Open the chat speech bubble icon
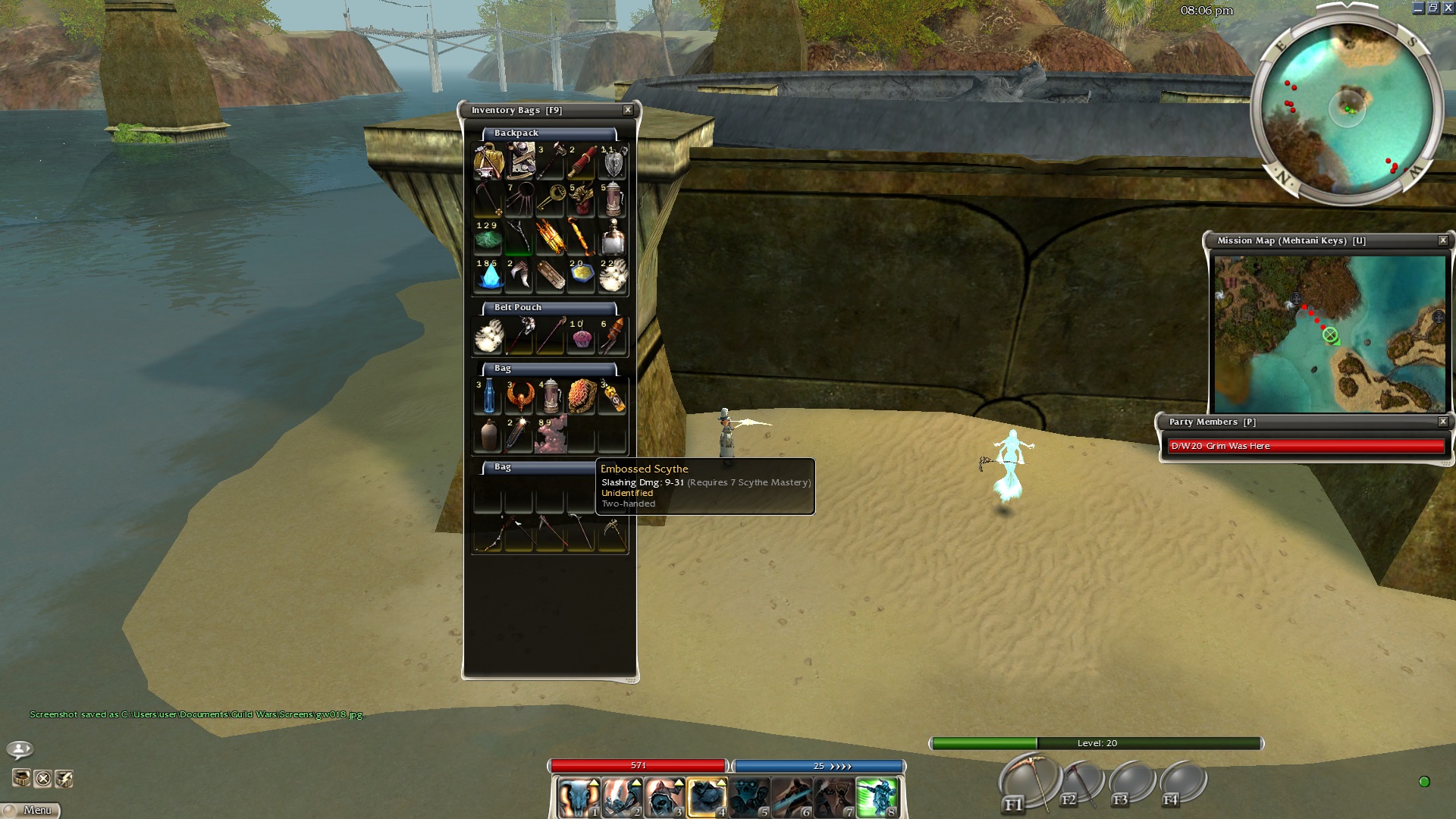Screen dimensions: 1456x819 point(20,749)
